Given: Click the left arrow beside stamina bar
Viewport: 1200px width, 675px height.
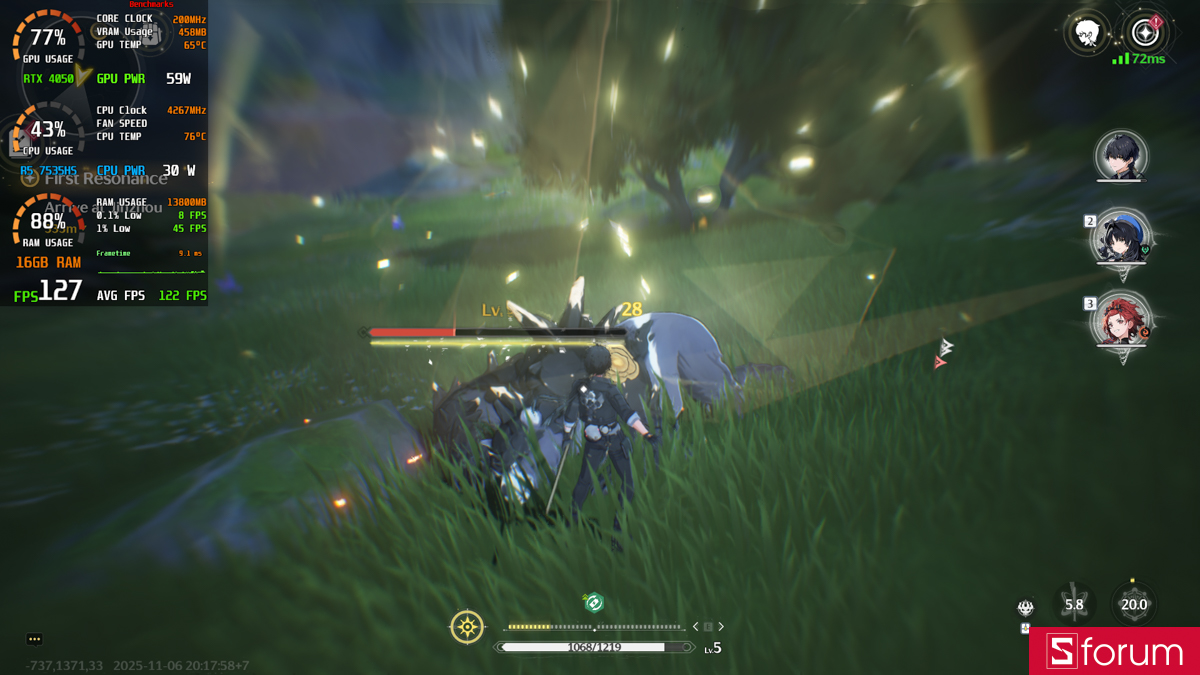Looking at the screenshot, I should tap(697, 627).
